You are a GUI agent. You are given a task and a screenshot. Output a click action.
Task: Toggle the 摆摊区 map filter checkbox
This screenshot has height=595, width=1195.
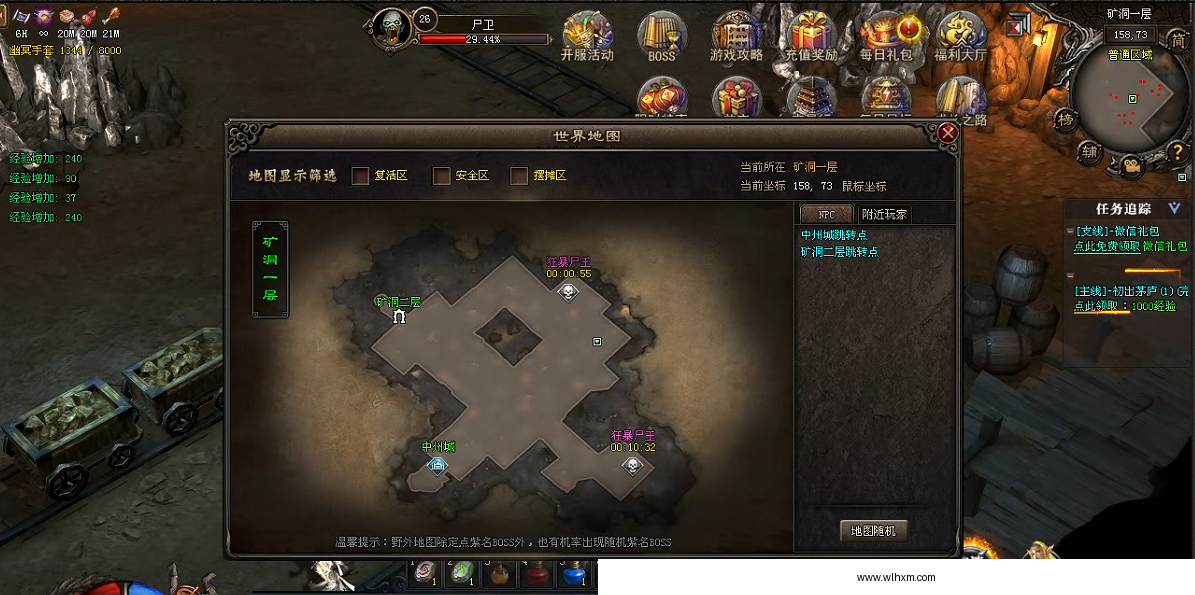[519, 176]
